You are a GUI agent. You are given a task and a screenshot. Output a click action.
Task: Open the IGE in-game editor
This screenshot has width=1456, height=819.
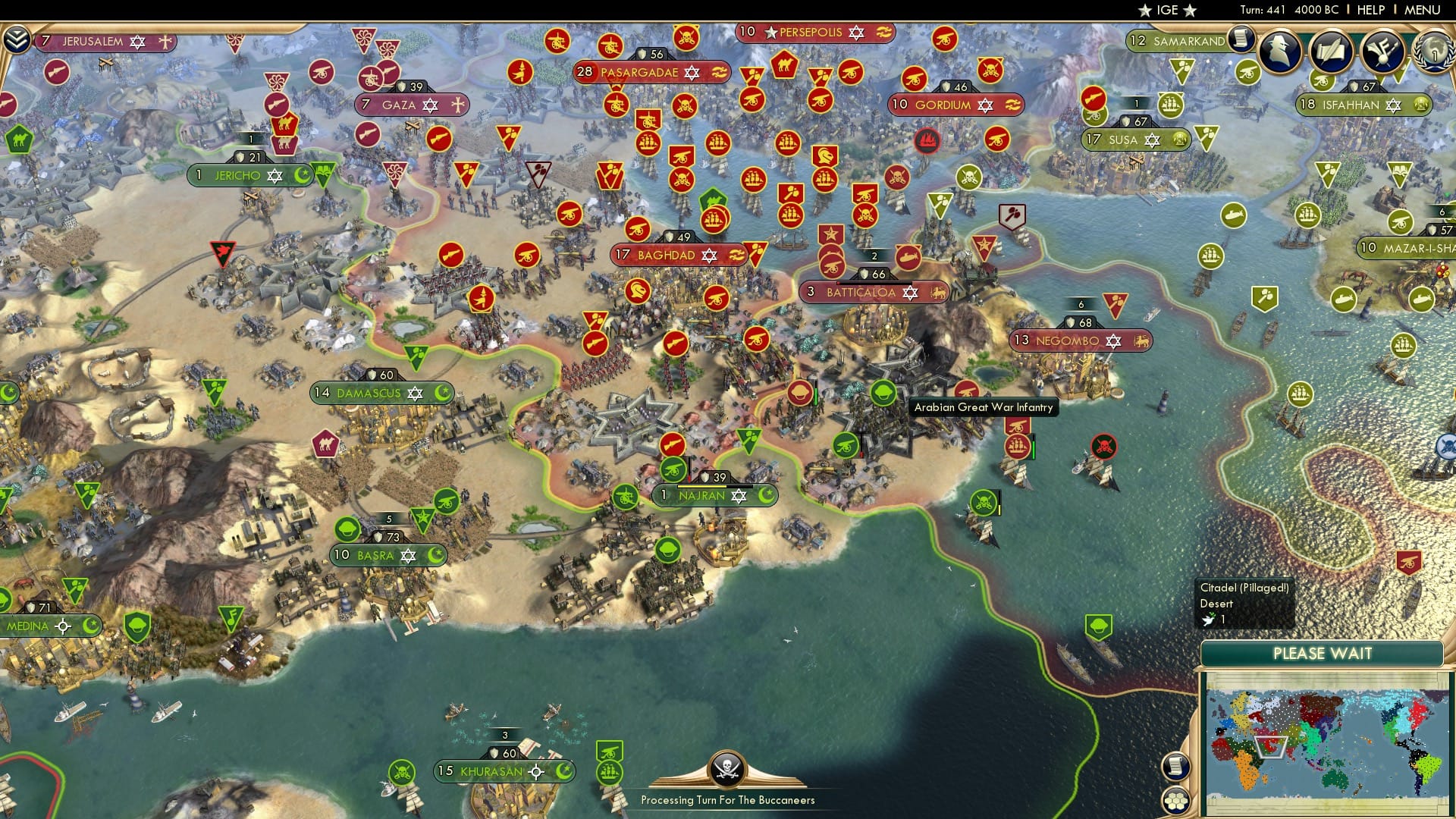1168,11
